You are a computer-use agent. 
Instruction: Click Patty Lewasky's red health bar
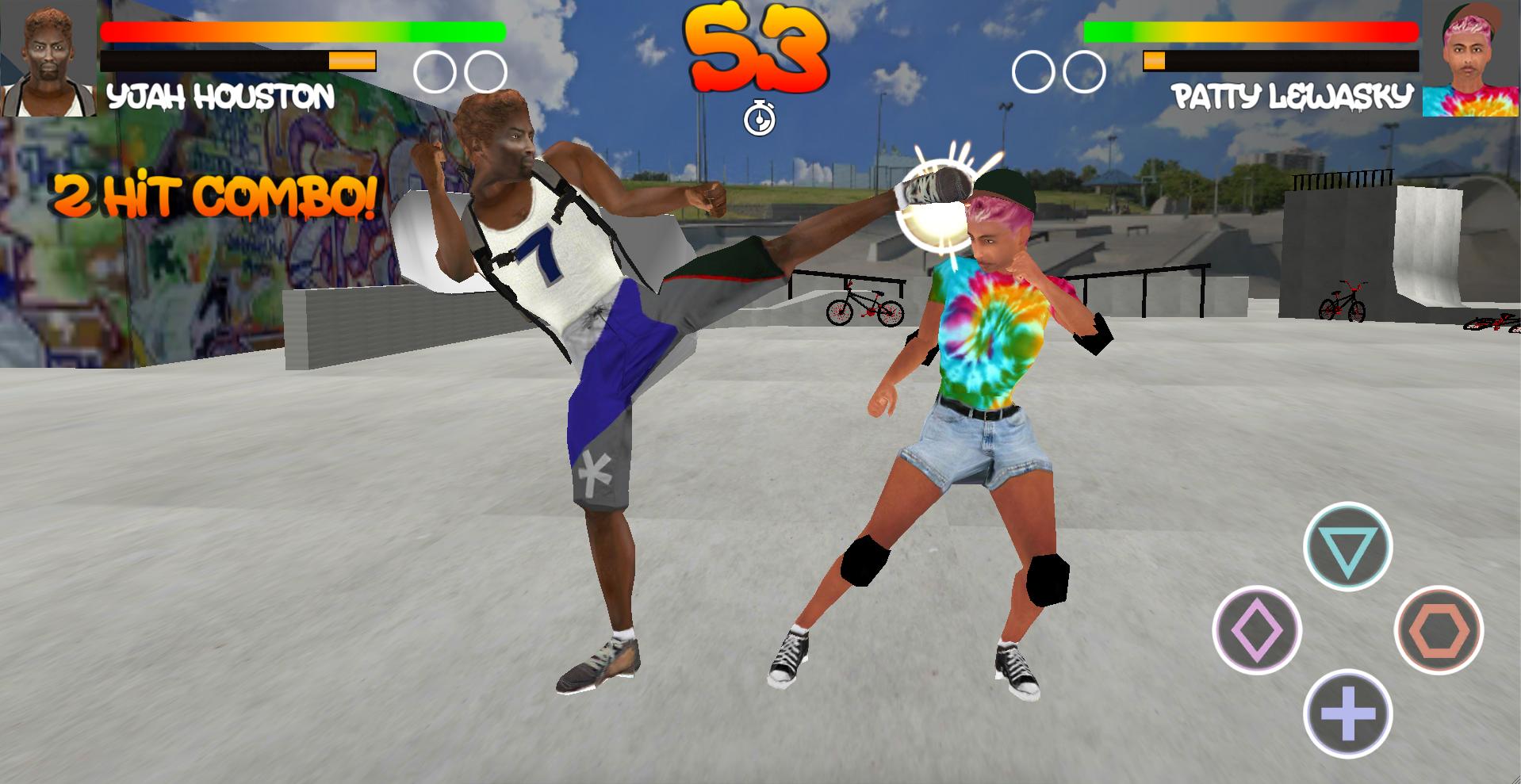pyautogui.click(x=1253, y=33)
